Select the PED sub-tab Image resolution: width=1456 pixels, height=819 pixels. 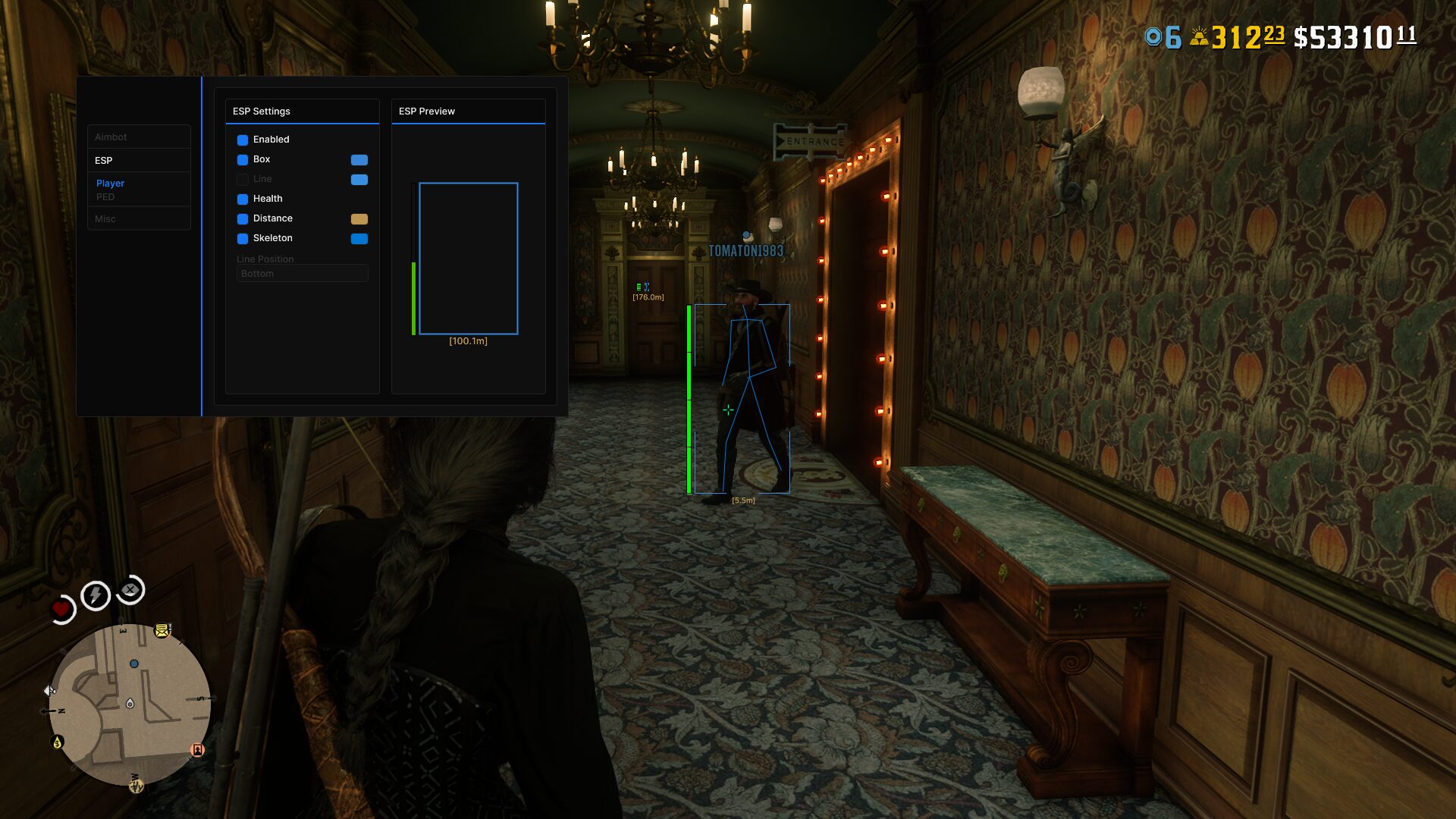coord(105,197)
